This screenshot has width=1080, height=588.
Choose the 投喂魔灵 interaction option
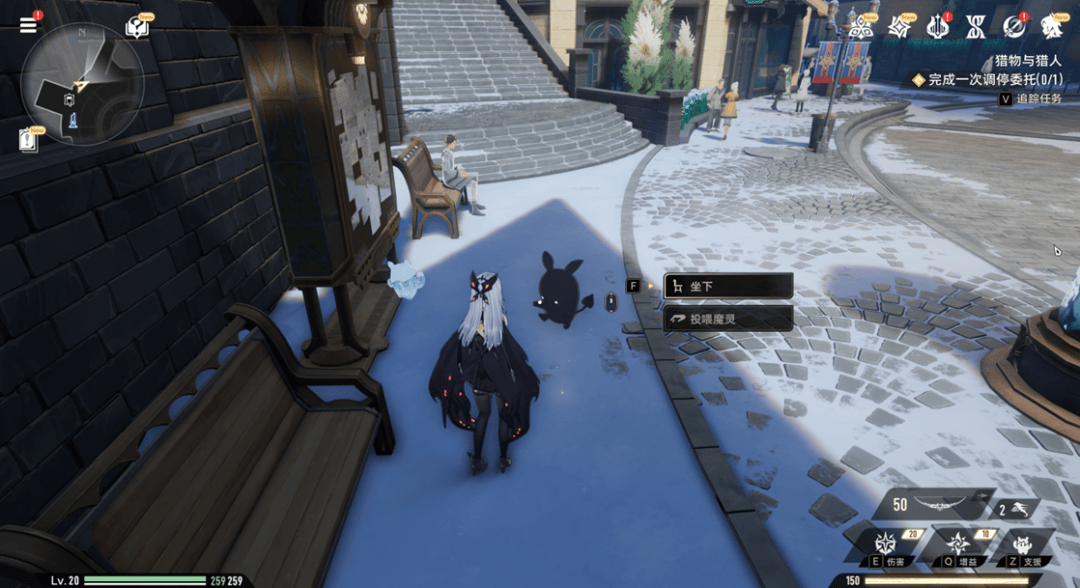tap(729, 319)
